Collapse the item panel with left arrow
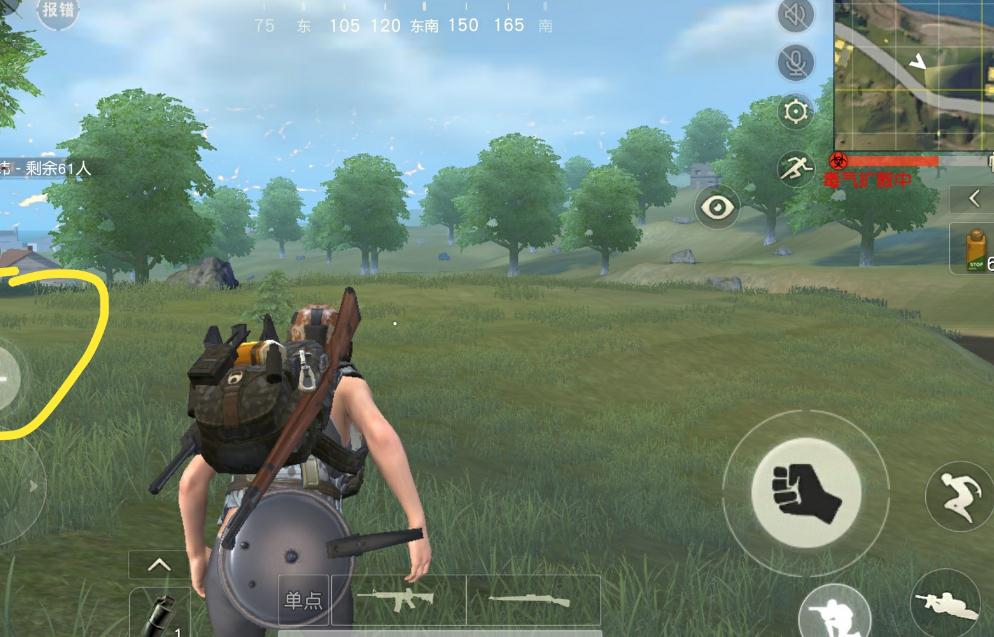The width and height of the screenshot is (994, 637). click(974, 199)
